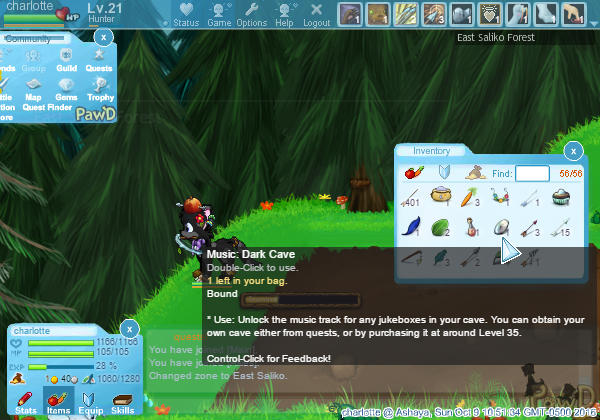Log out of the game
Image resolution: width=600 pixels, height=420 pixels.
(316, 14)
